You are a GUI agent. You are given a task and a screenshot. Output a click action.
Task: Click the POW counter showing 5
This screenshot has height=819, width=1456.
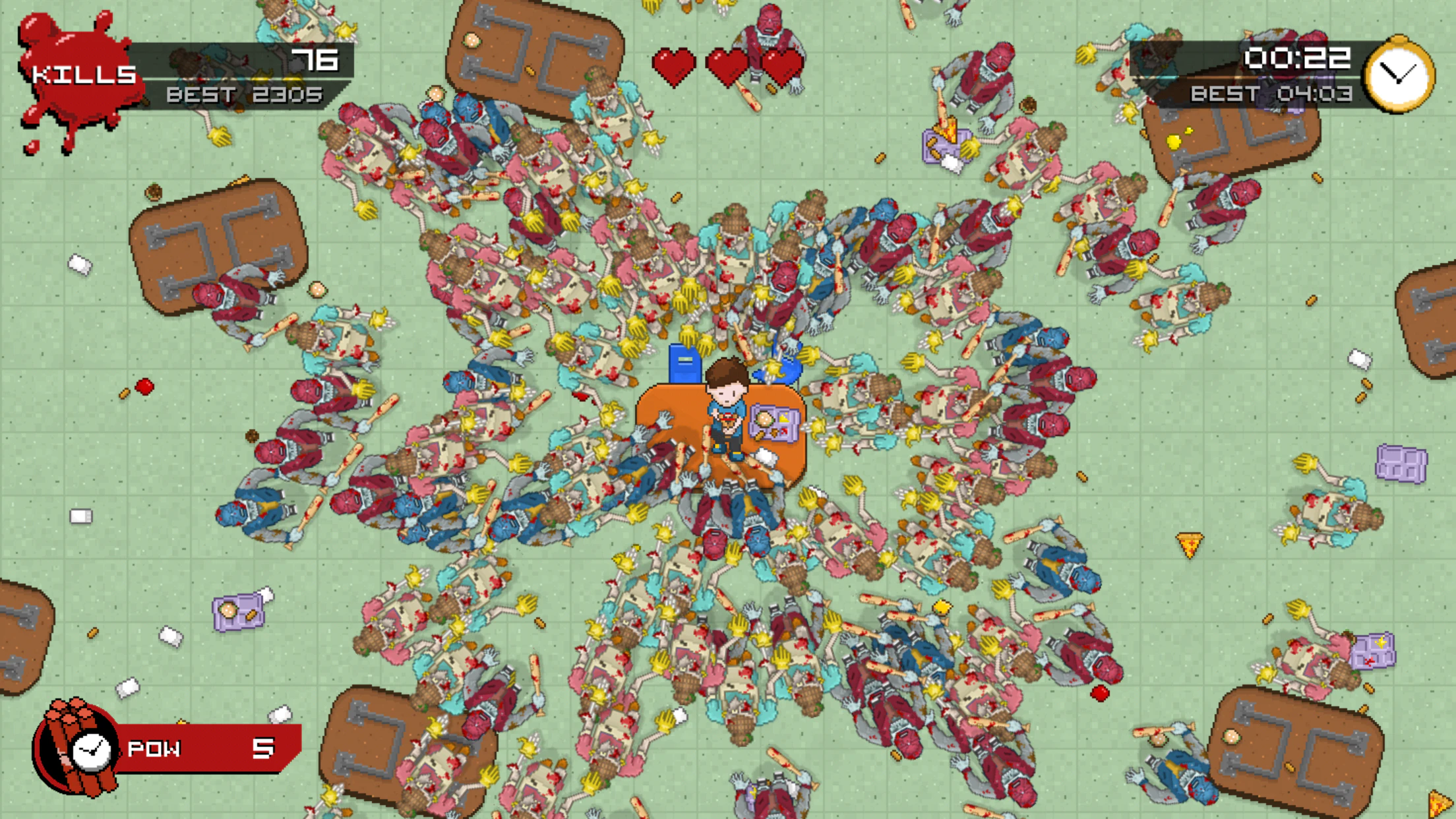[x=264, y=748]
